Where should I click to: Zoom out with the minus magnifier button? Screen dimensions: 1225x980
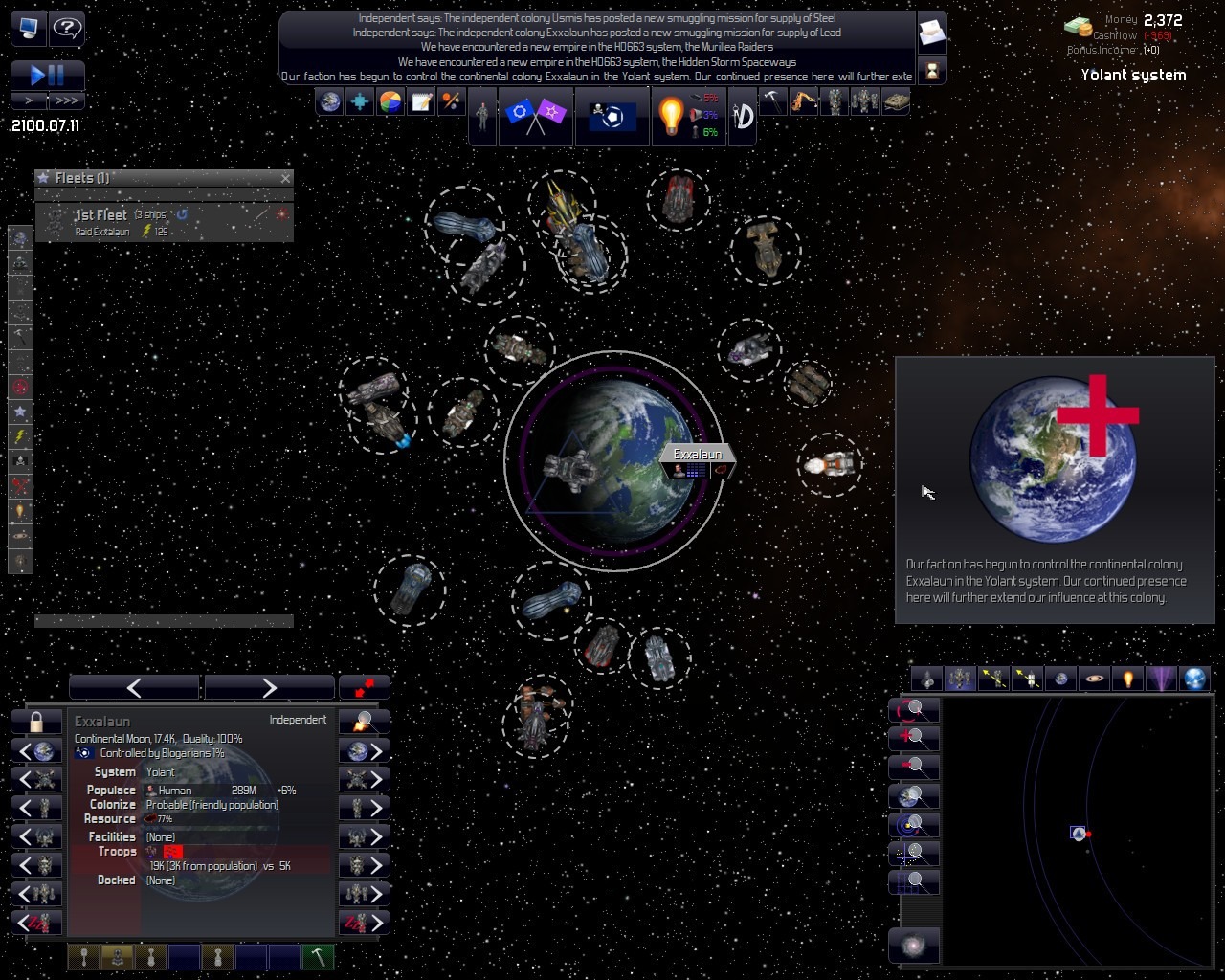click(x=914, y=767)
